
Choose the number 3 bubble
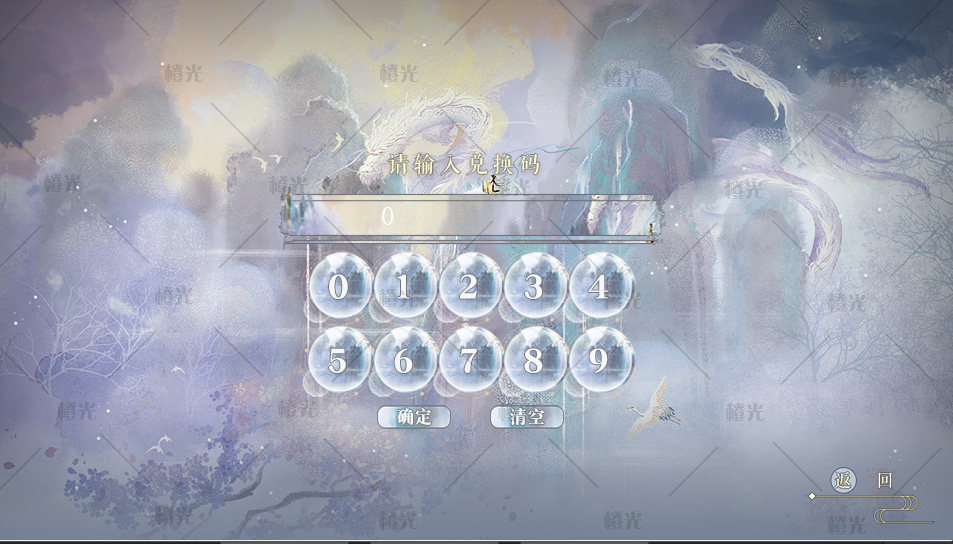point(534,286)
